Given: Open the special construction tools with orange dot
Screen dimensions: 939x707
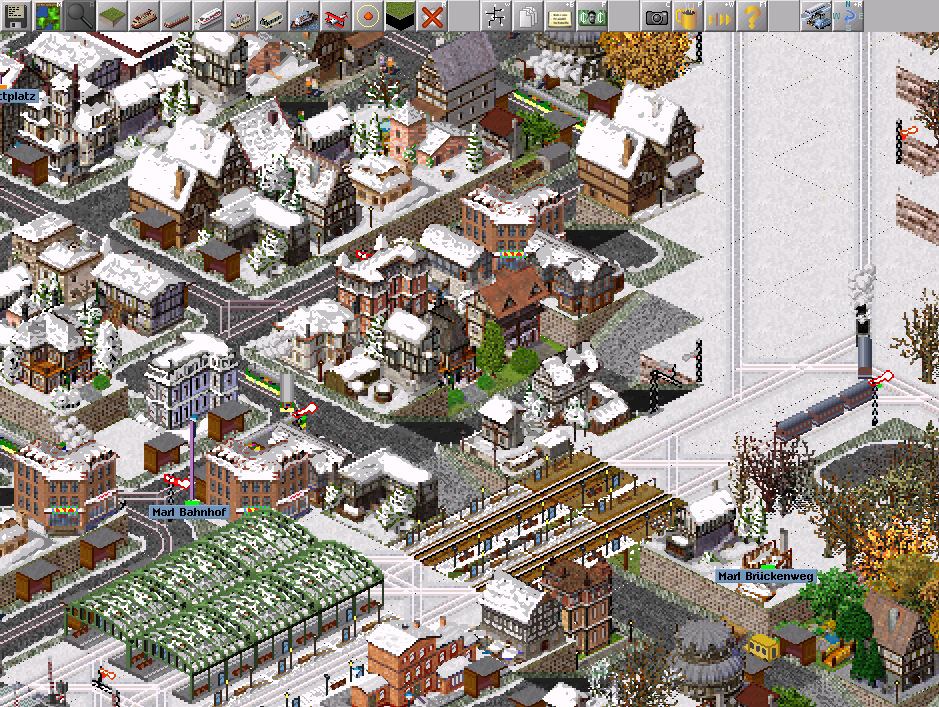Looking at the screenshot, I should point(368,16).
